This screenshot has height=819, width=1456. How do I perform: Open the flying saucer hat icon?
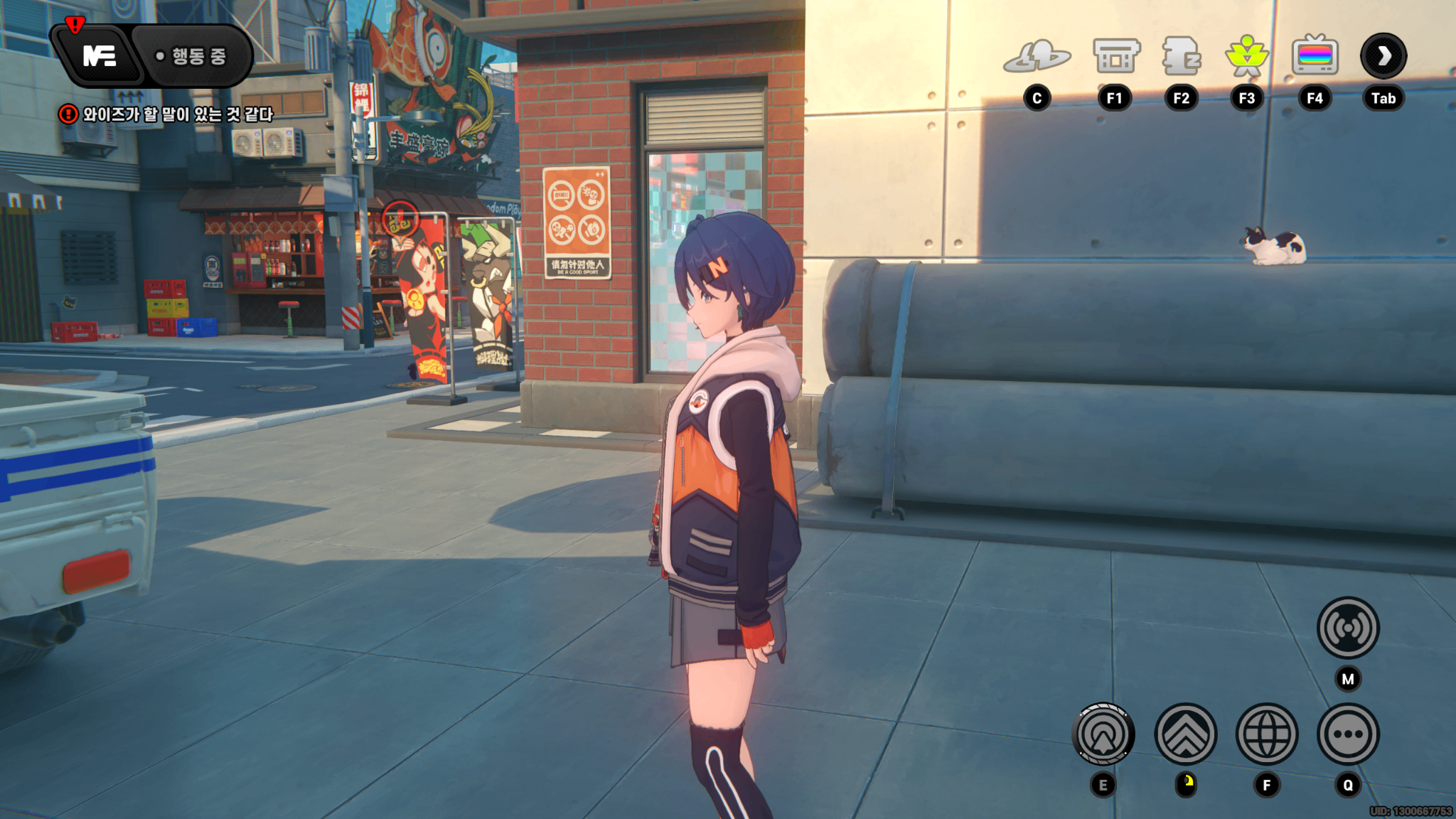pyautogui.click(x=1037, y=57)
